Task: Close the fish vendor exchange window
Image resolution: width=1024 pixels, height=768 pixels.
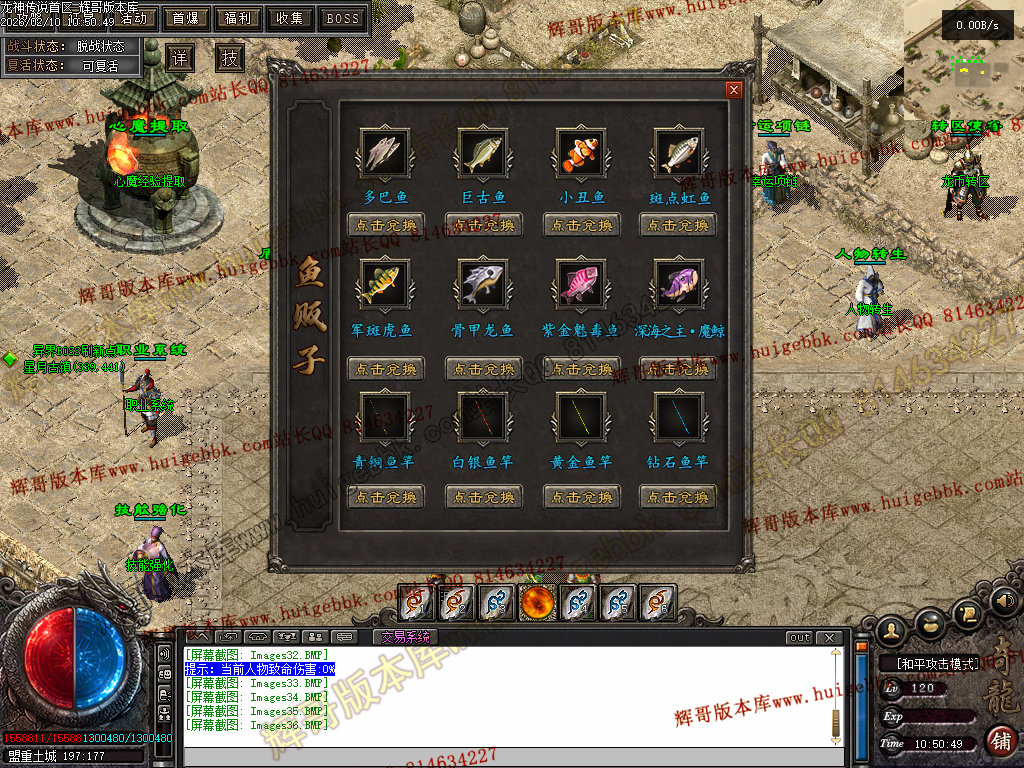Action: click(734, 90)
